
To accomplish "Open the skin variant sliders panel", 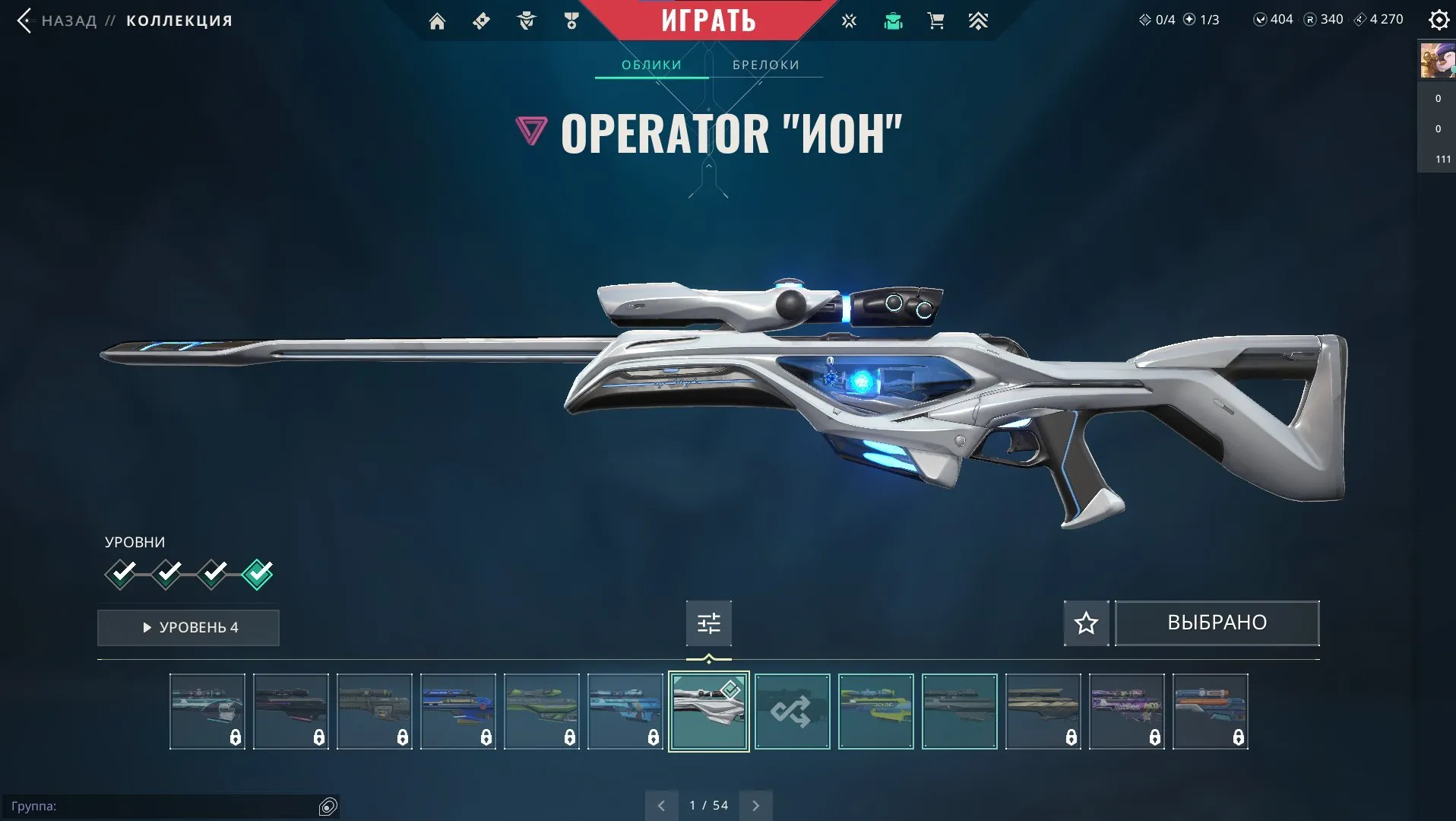I will click(x=707, y=623).
